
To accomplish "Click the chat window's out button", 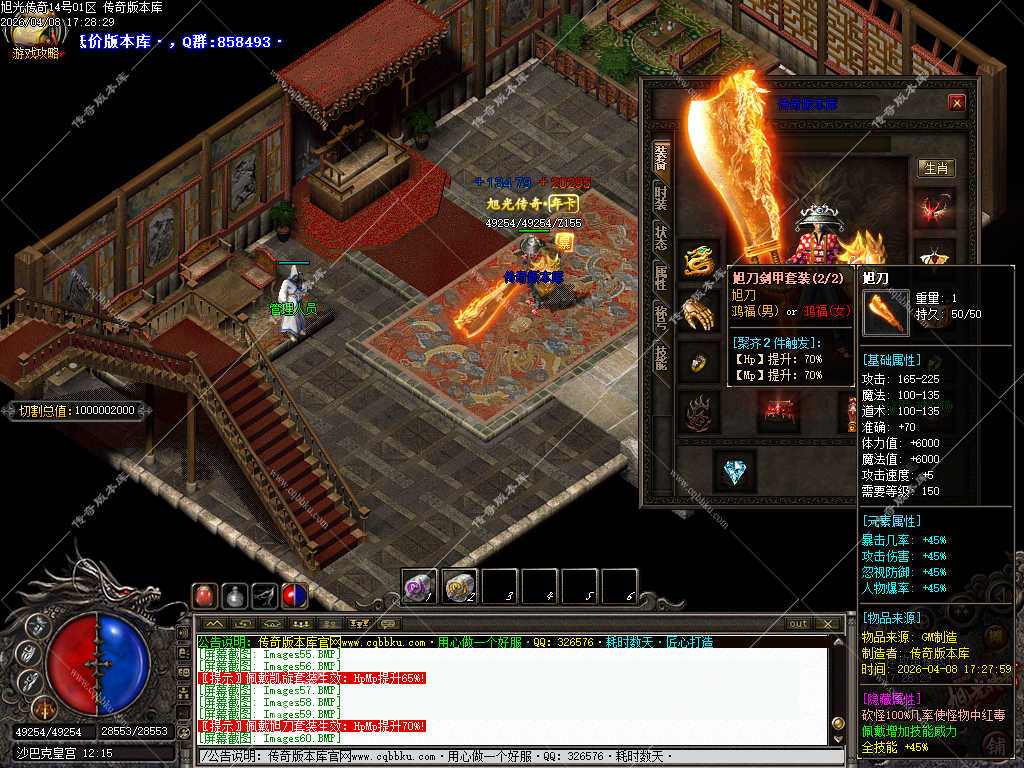I will (x=798, y=624).
